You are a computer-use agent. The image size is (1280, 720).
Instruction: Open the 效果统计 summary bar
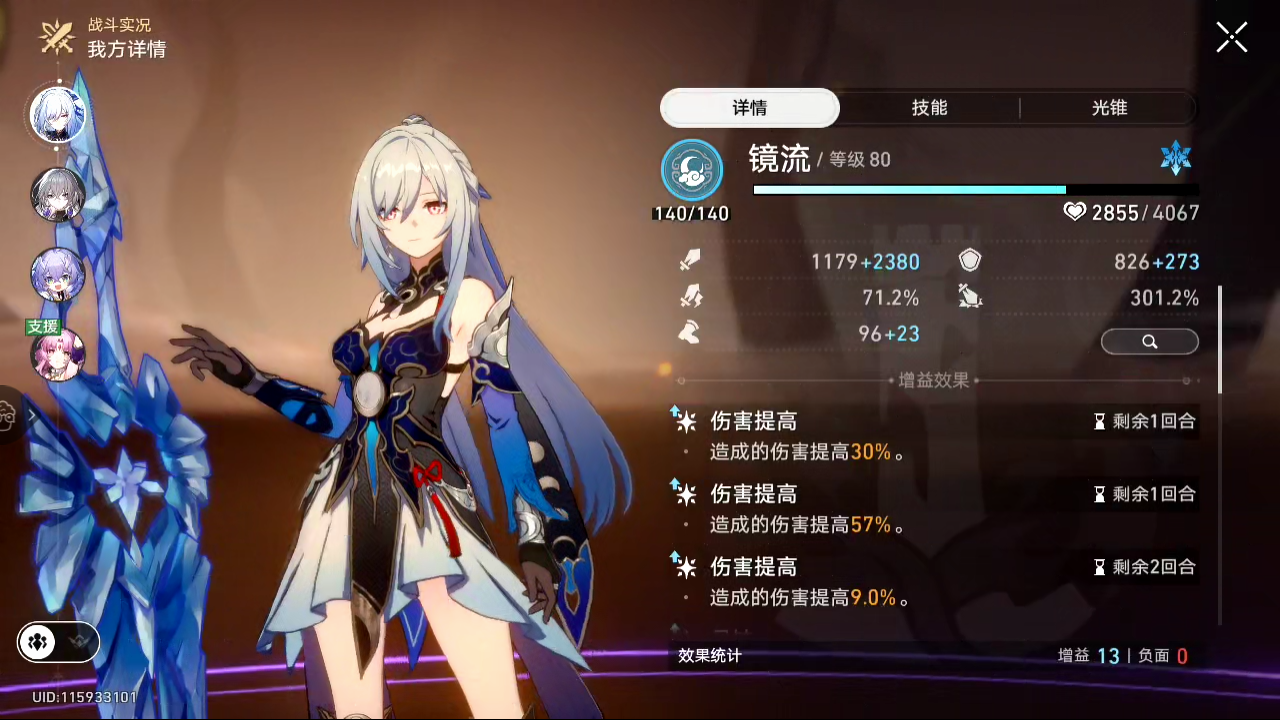pos(934,656)
